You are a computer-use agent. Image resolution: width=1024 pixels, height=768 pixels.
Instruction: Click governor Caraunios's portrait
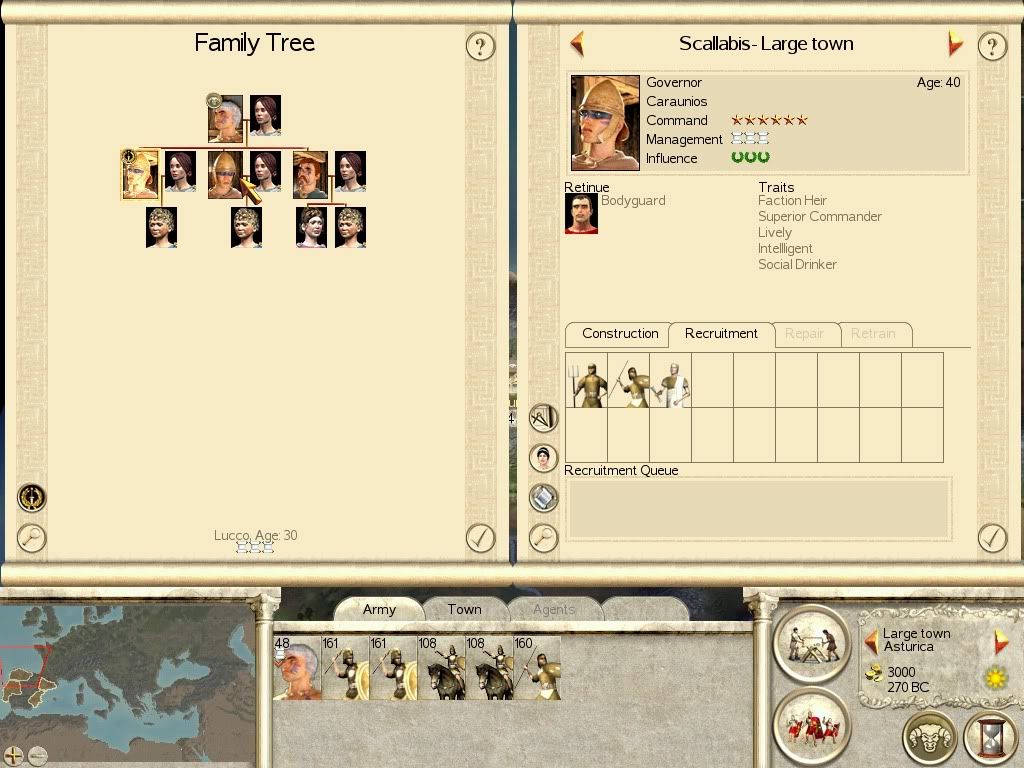(605, 122)
